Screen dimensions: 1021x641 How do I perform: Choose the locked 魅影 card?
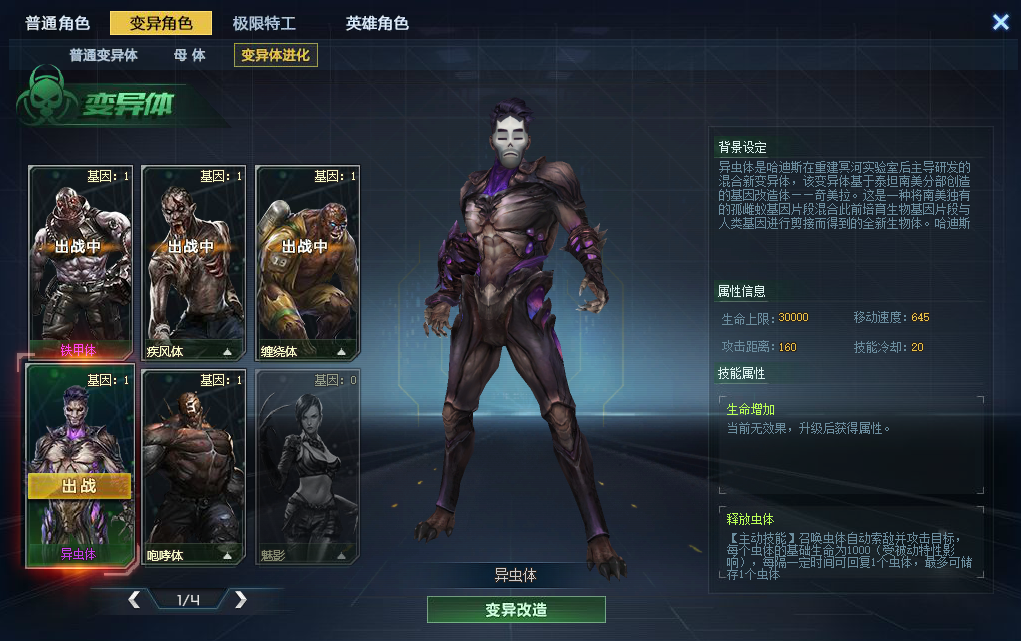click(x=308, y=465)
